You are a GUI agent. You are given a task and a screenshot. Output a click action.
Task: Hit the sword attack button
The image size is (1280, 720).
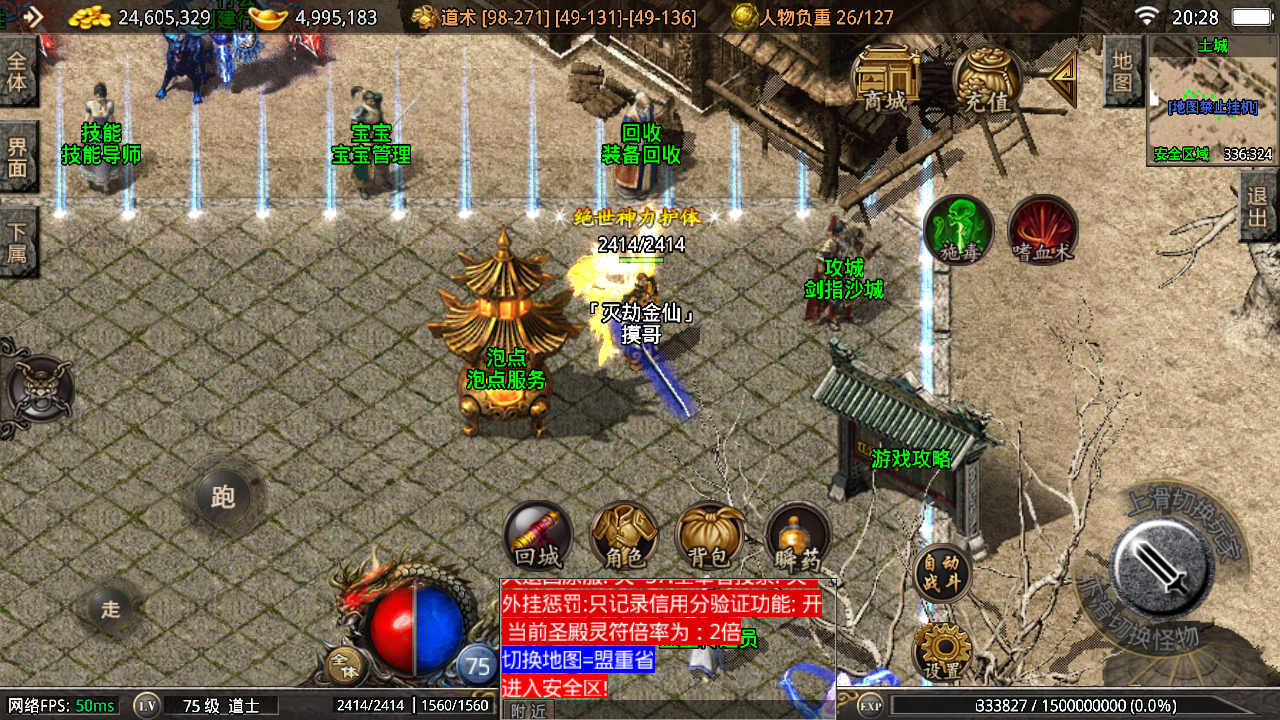click(1161, 568)
